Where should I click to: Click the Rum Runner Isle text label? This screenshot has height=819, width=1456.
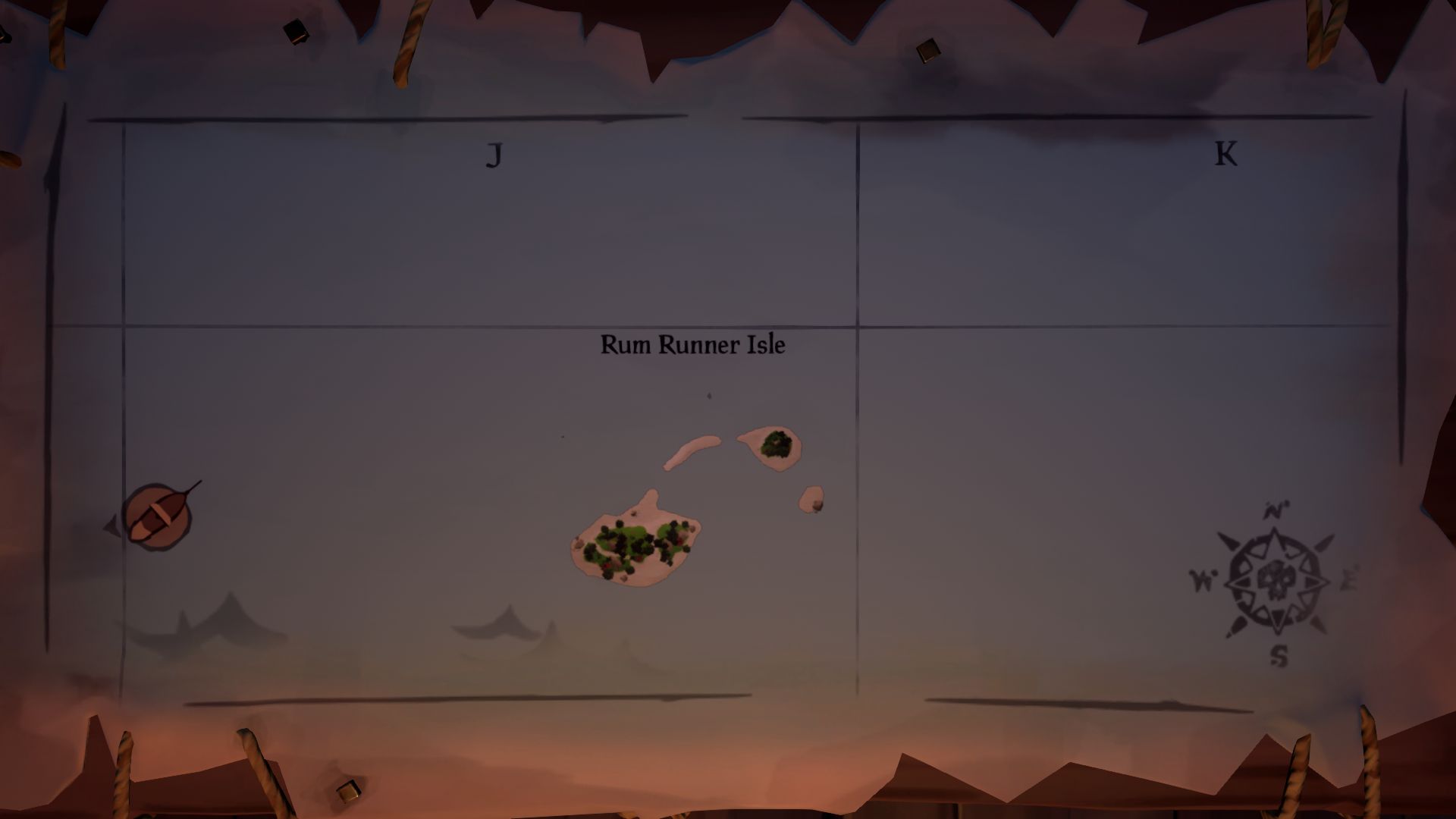tap(692, 344)
